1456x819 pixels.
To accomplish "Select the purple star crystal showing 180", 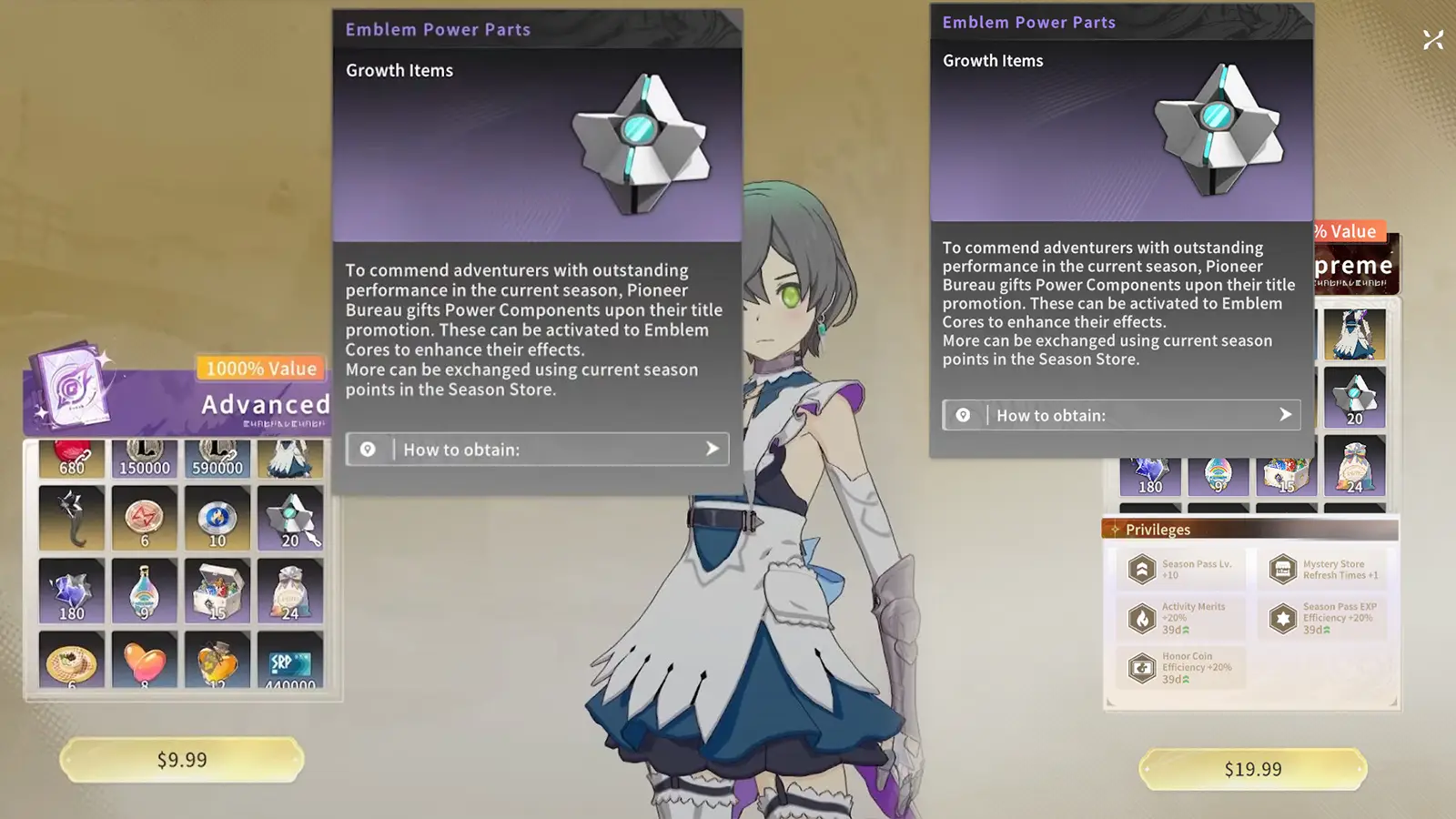I will [x=73, y=590].
